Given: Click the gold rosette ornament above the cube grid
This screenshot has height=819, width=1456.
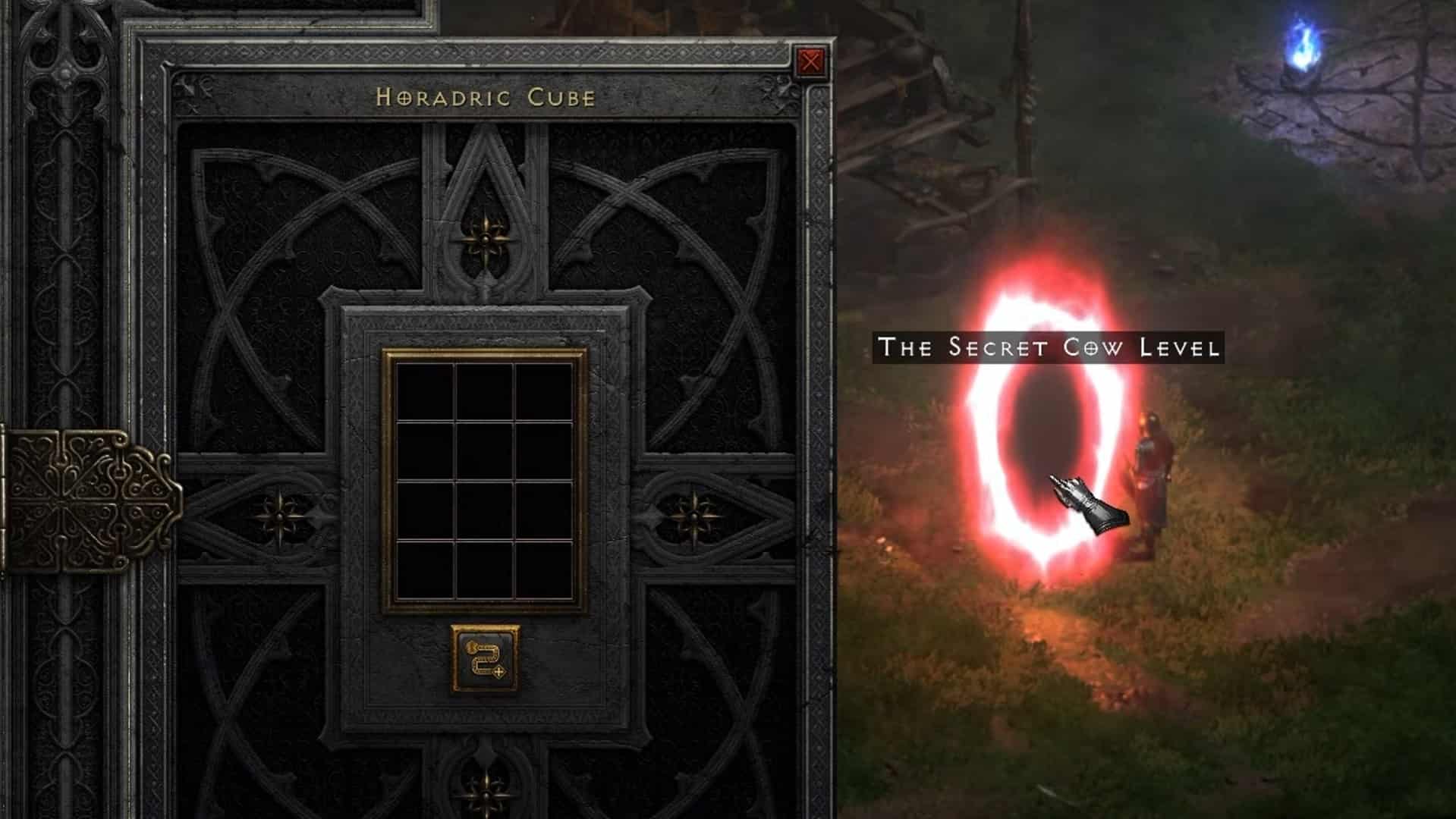Looking at the screenshot, I should point(484,239).
